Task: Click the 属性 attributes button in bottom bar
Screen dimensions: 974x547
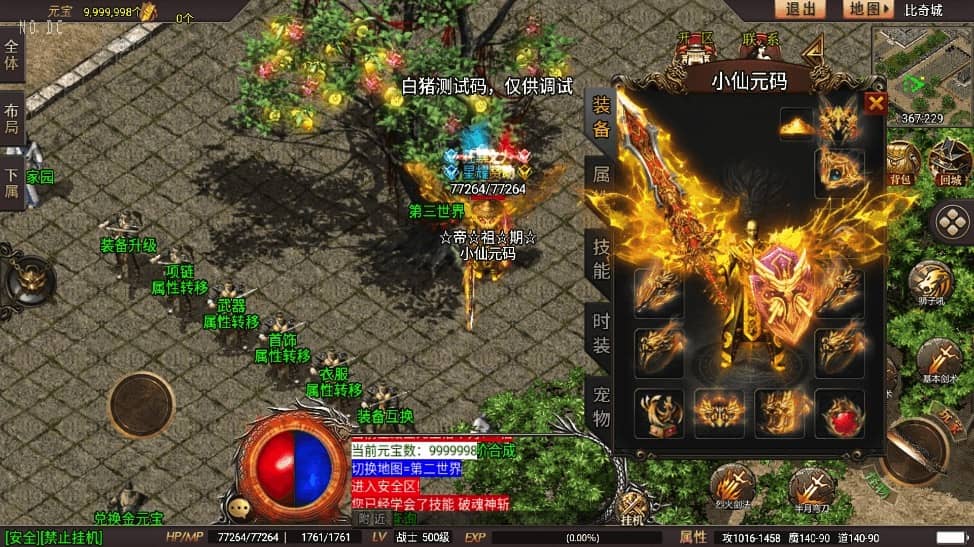Action: coord(693,537)
